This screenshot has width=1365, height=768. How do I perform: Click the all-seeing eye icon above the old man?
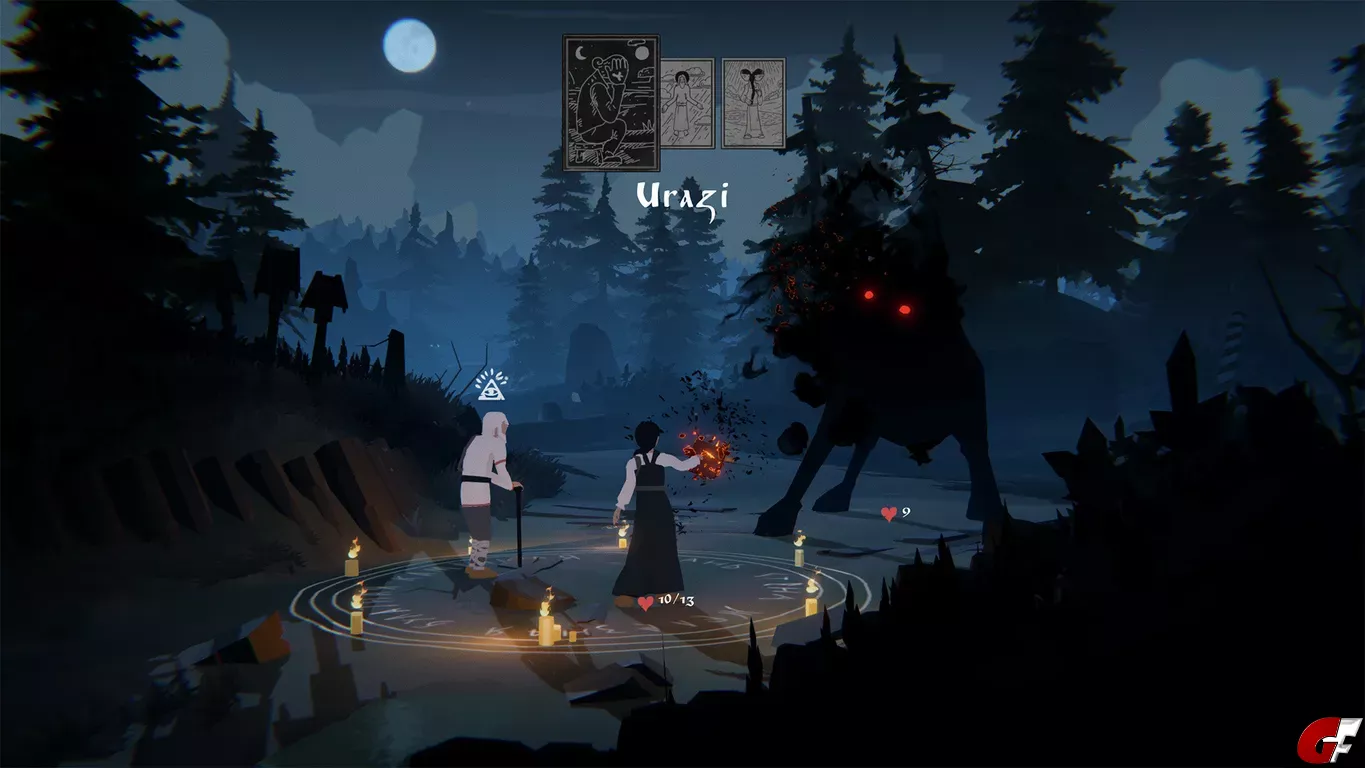[x=491, y=385]
